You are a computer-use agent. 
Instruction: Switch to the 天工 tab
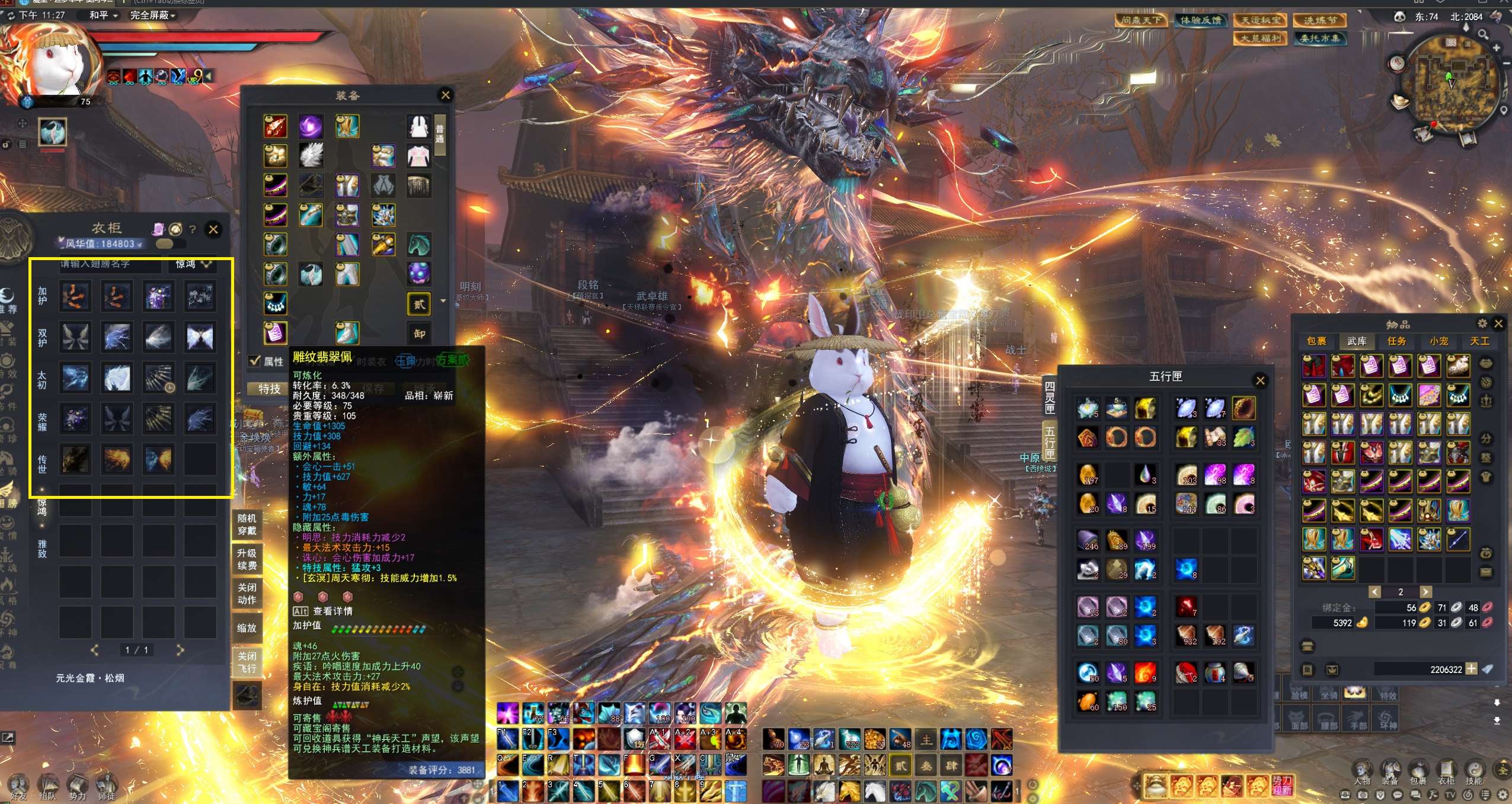[x=1479, y=341]
